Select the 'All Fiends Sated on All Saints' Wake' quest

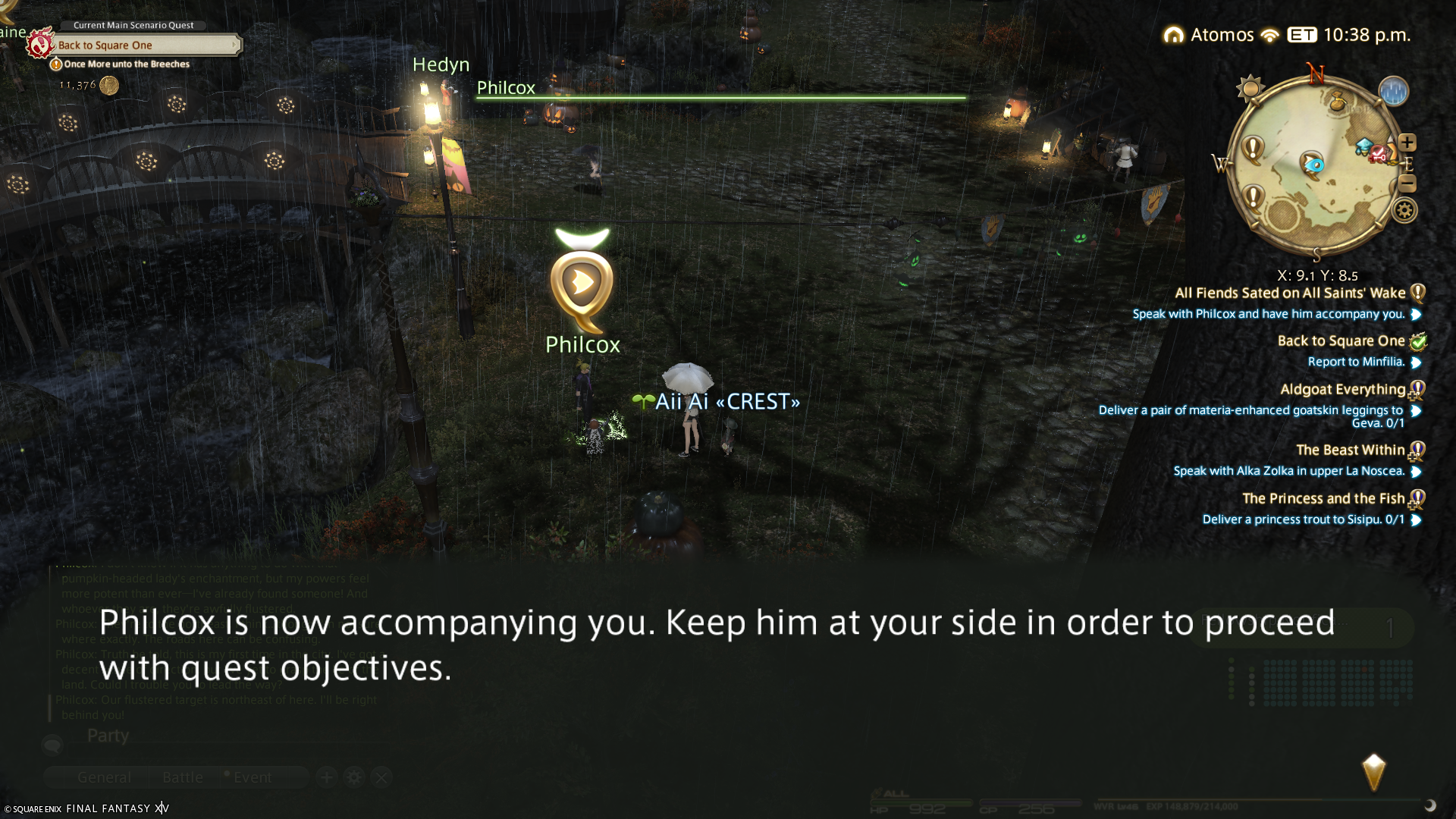click(x=1289, y=293)
